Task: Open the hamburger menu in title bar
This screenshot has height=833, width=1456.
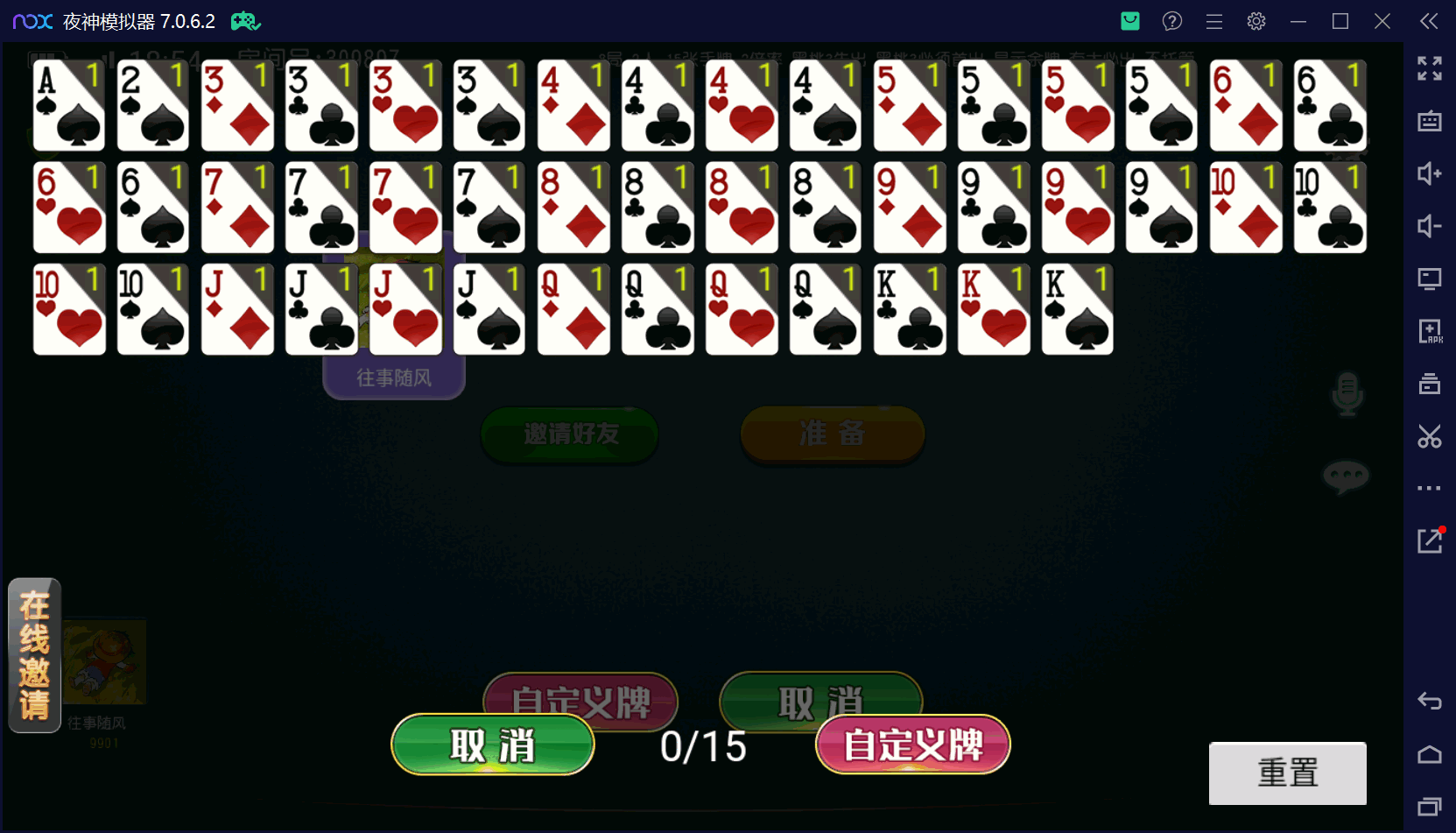Action: [1214, 21]
